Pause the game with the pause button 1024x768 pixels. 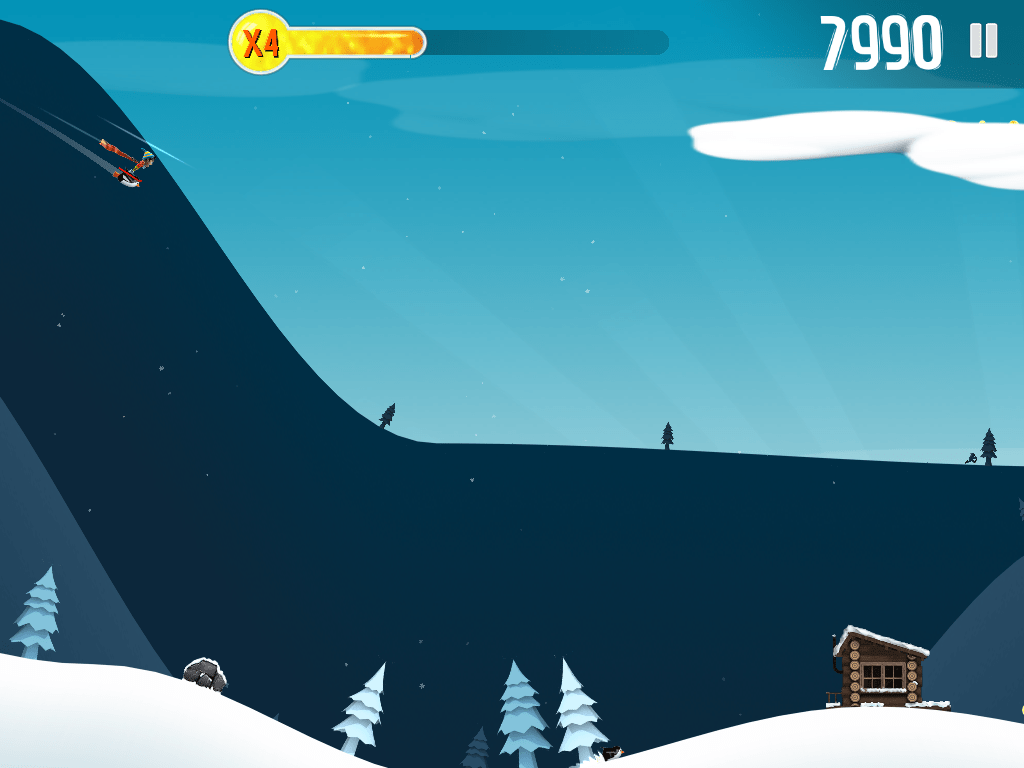coord(983,41)
